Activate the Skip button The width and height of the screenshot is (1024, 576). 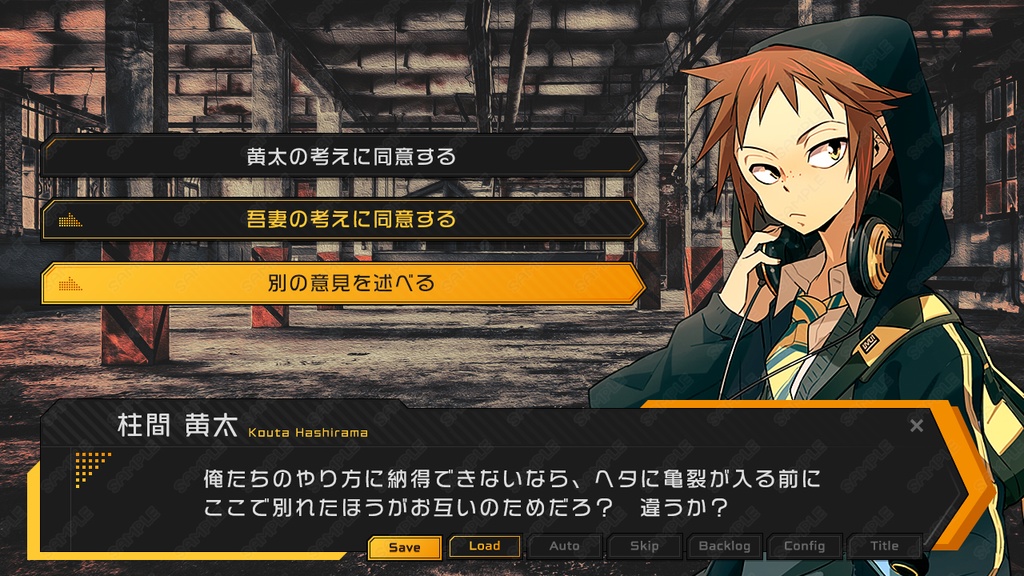tap(645, 546)
